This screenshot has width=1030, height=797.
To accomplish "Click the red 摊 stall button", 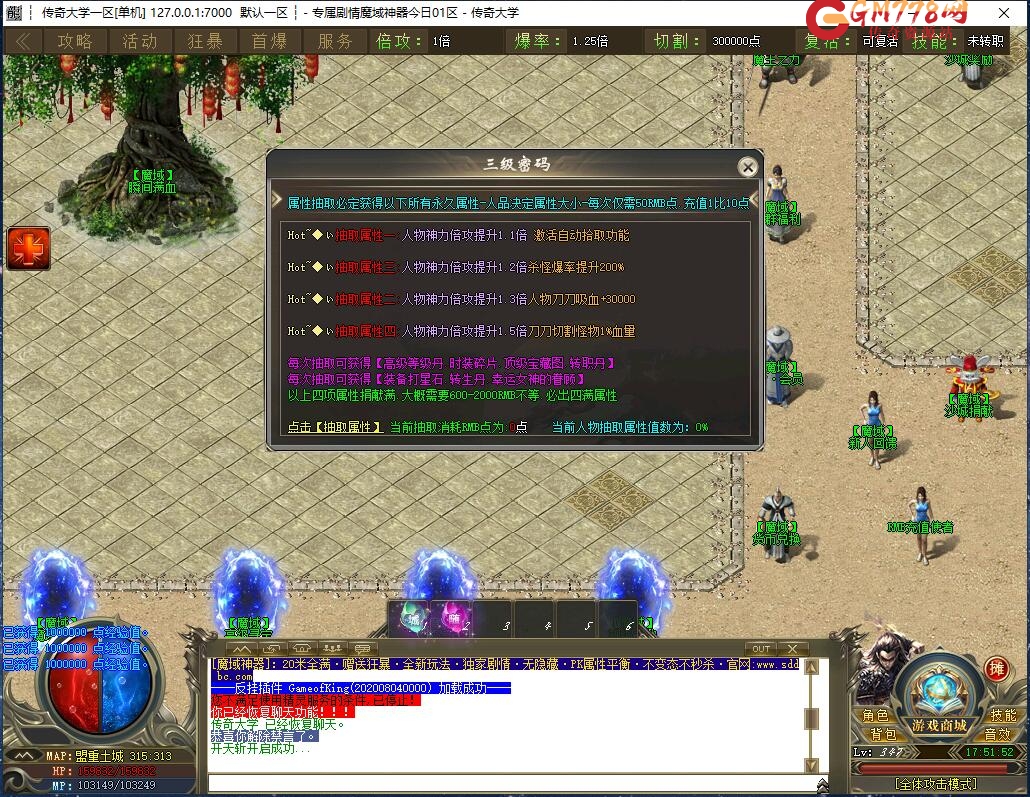I will pos(996,670).
